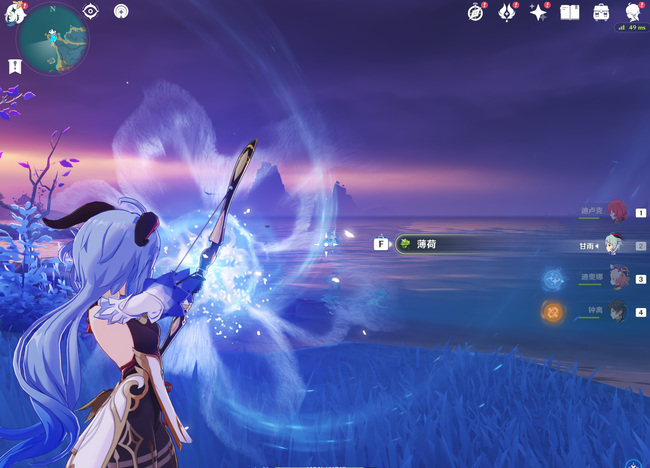Switch to party member 钟离
The image size is (650, 468).
coord(616,312)
